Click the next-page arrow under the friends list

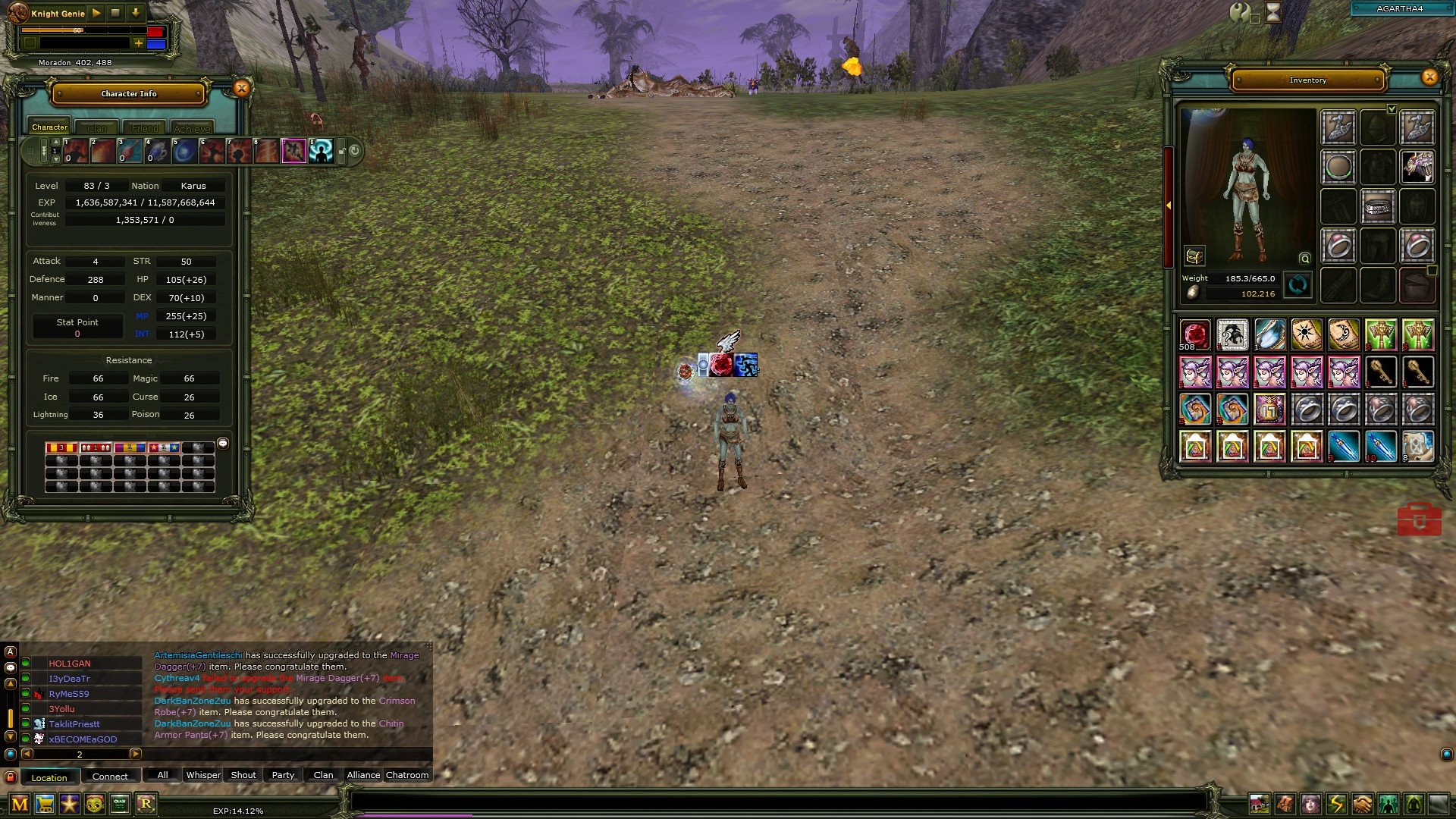click(x=136, y=754)
